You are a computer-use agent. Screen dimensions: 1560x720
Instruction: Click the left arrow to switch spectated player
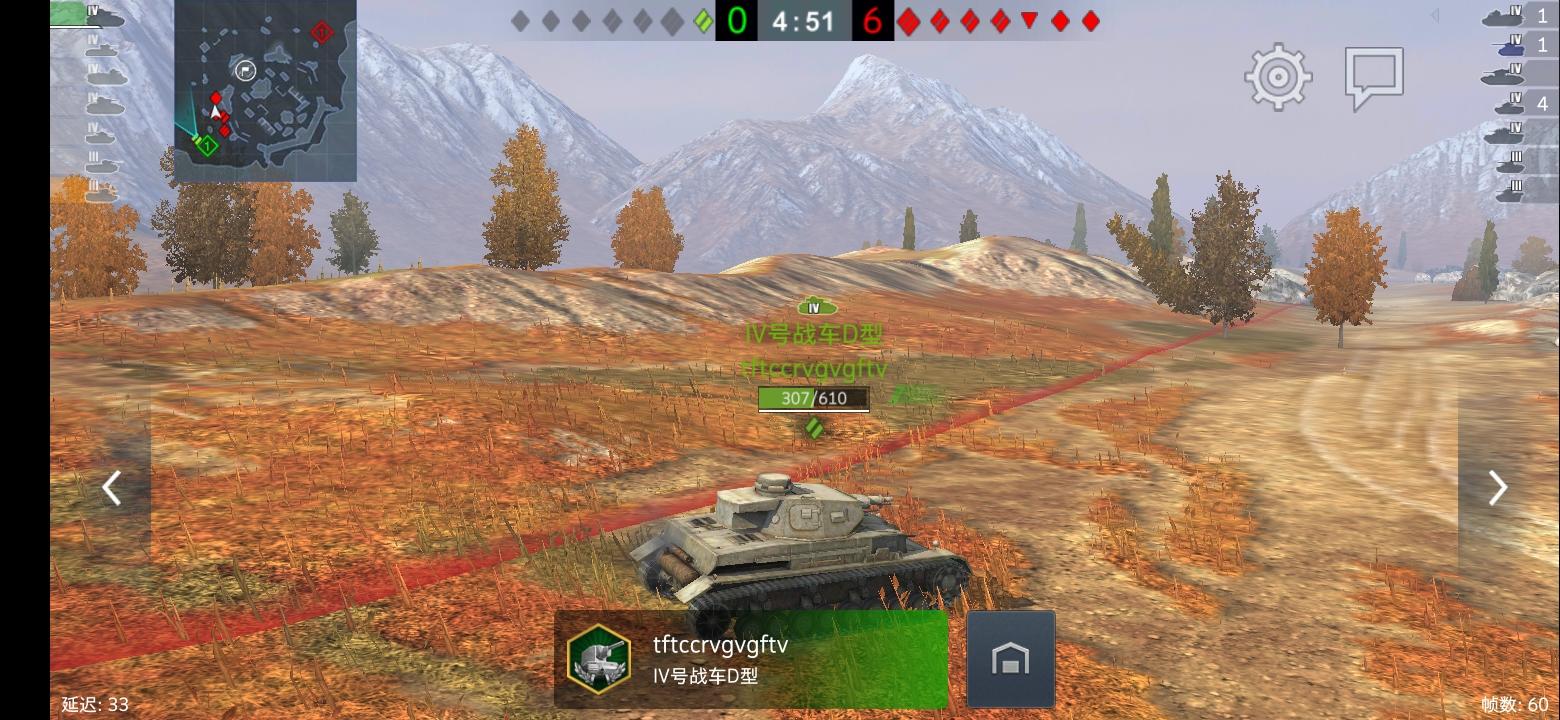(110, 487)
